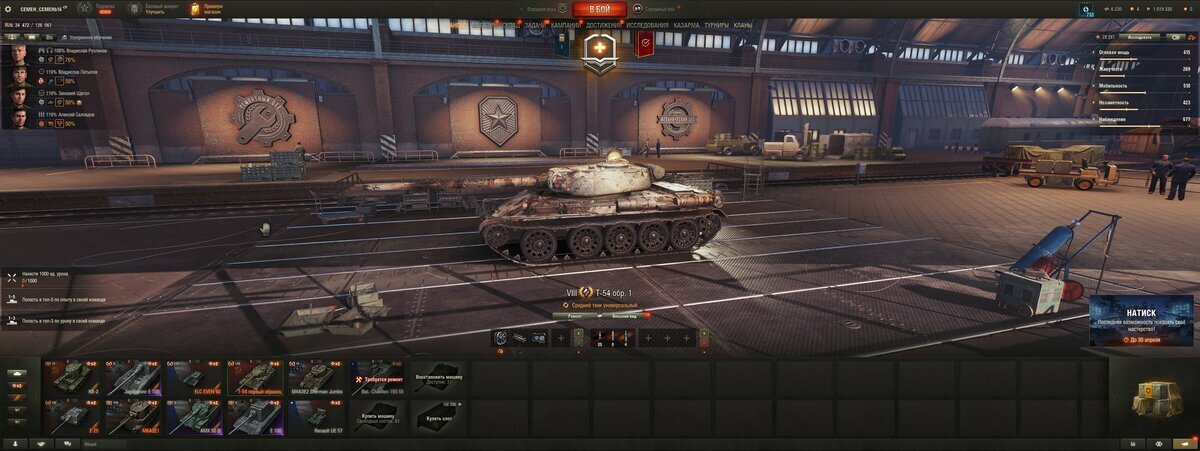
Task: Click the Ремонт button under the tank name
Action: 575,315
